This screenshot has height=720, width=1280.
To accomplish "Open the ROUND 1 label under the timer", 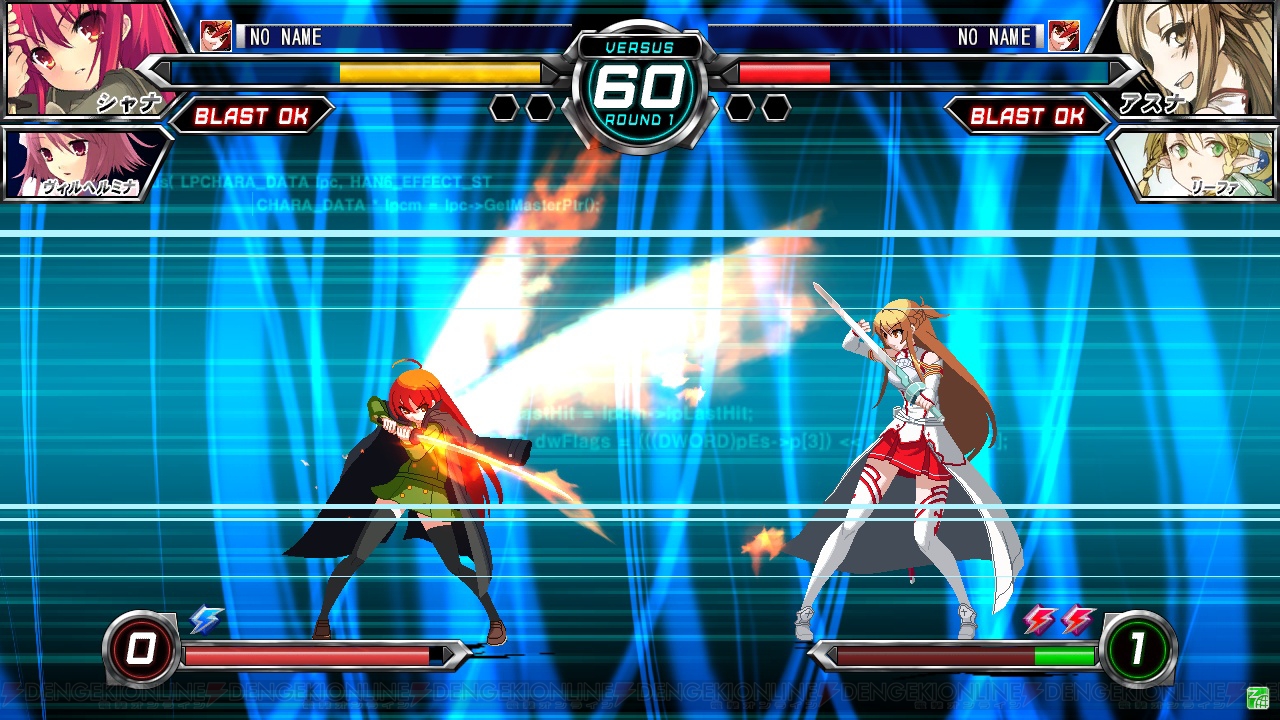I will click(x=640, y=117).
